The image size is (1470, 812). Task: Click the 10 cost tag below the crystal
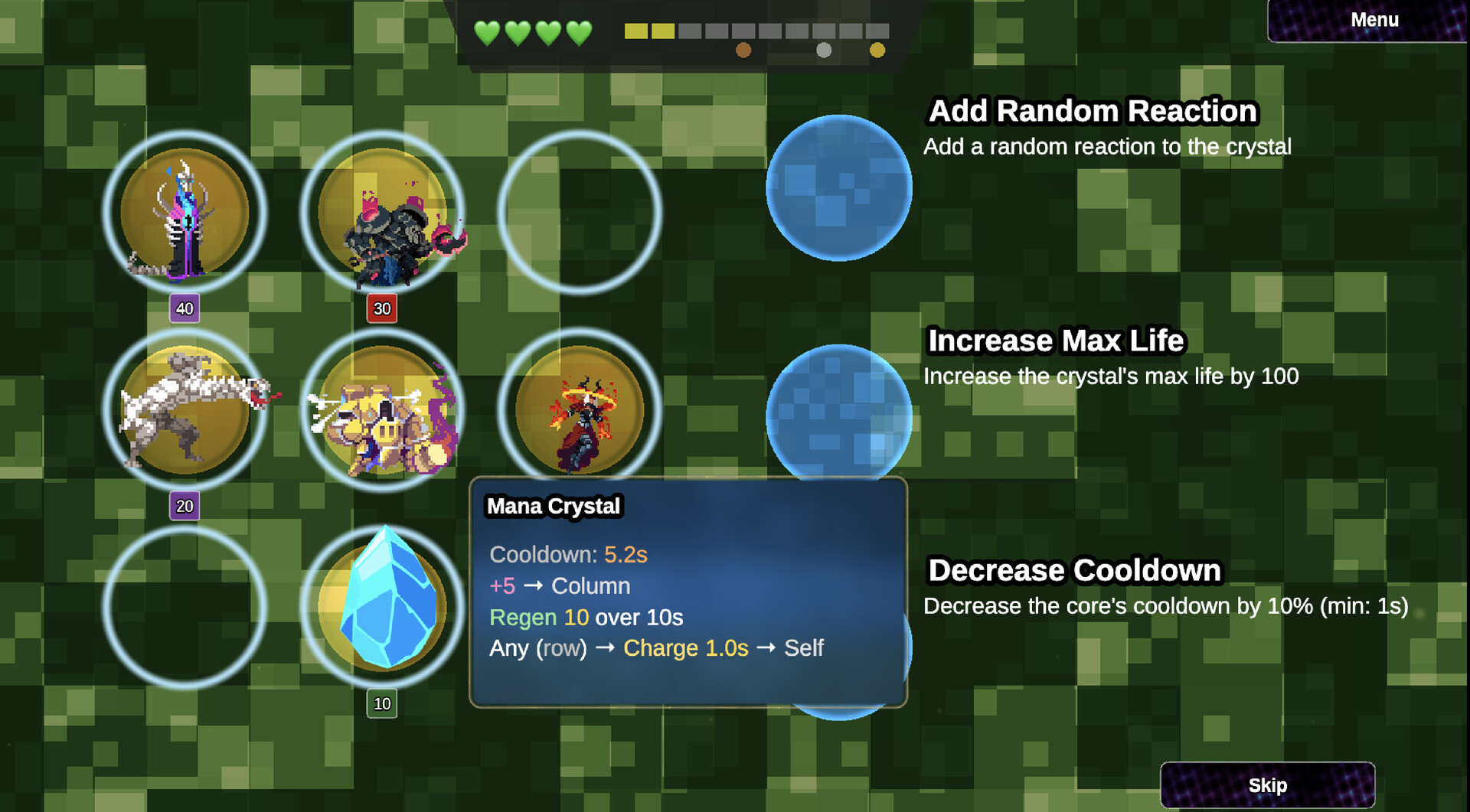click(x=383, y=702)
